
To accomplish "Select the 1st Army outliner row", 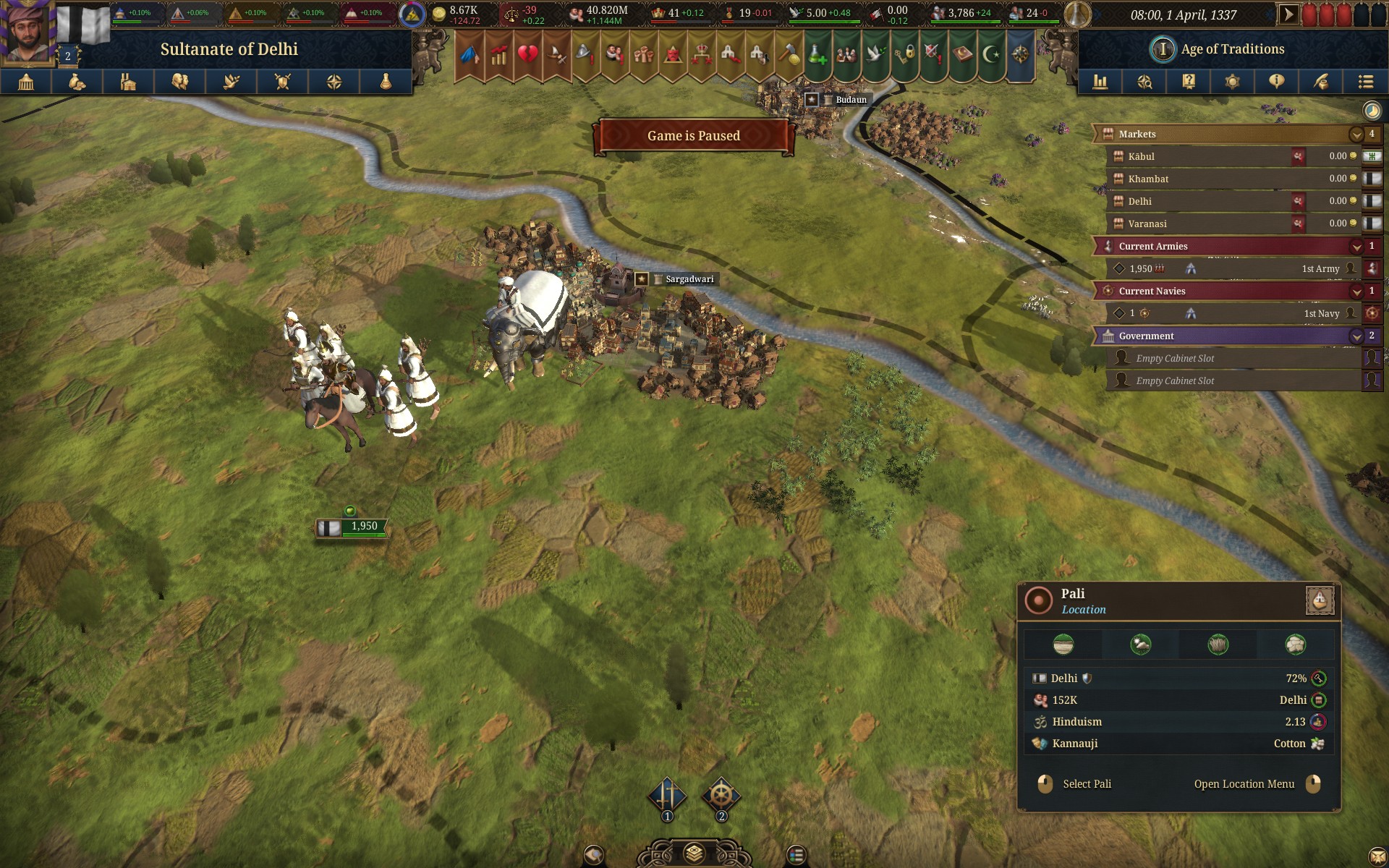I will [x=1230, y=268].
